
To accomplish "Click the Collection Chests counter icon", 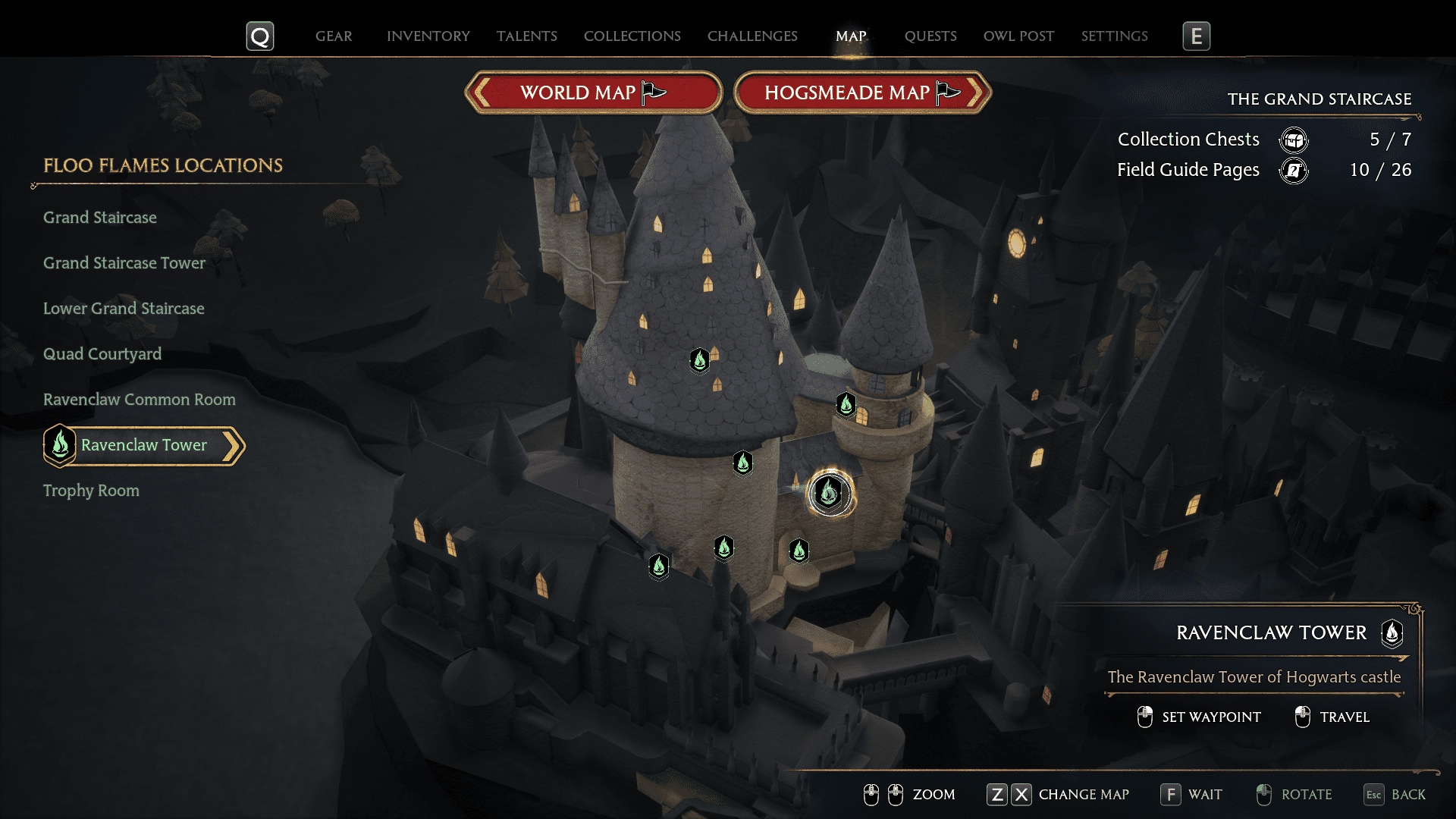I will 1294,140.
